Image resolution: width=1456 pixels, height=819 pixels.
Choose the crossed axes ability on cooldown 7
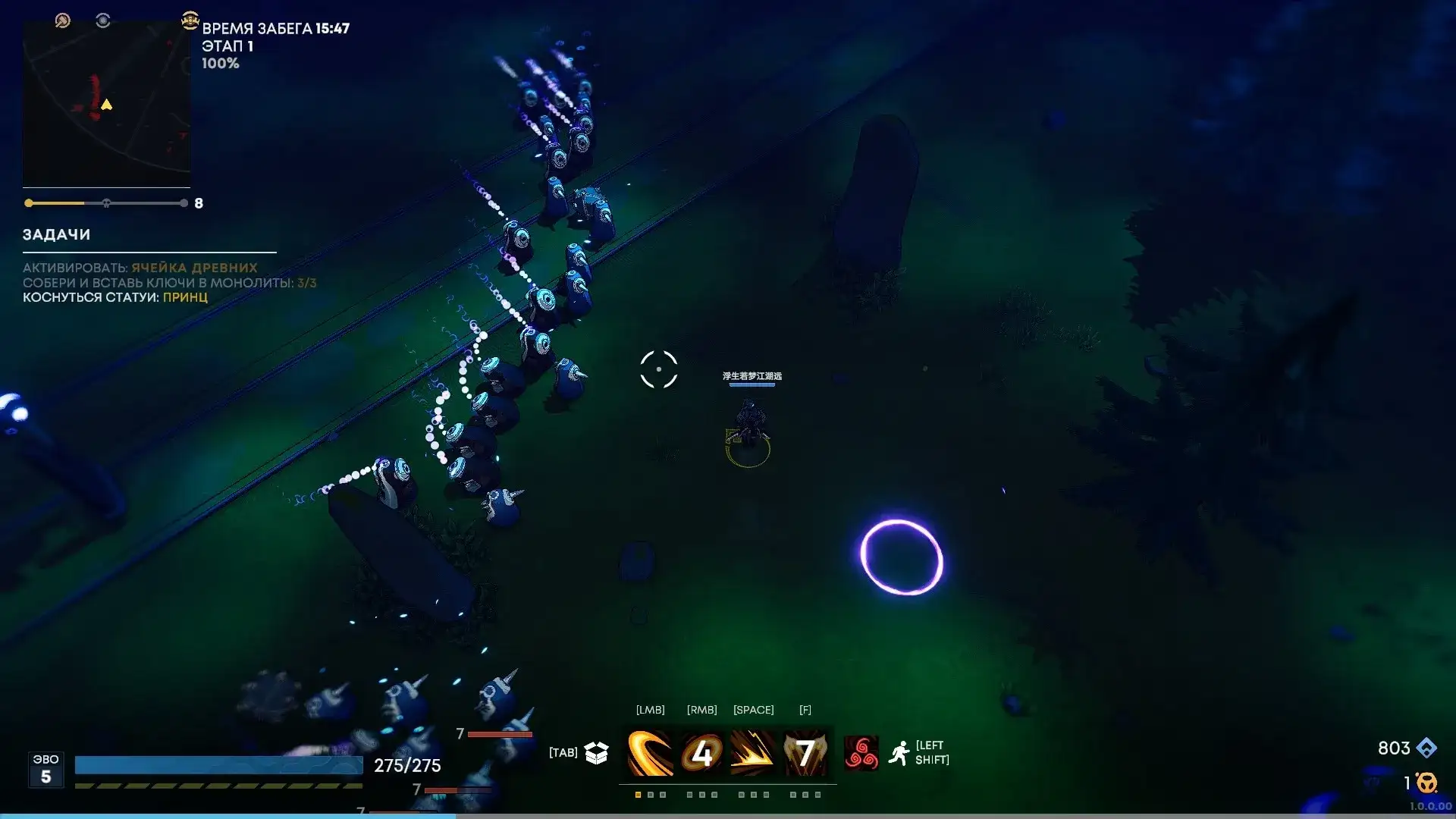[x=805, y=753]
